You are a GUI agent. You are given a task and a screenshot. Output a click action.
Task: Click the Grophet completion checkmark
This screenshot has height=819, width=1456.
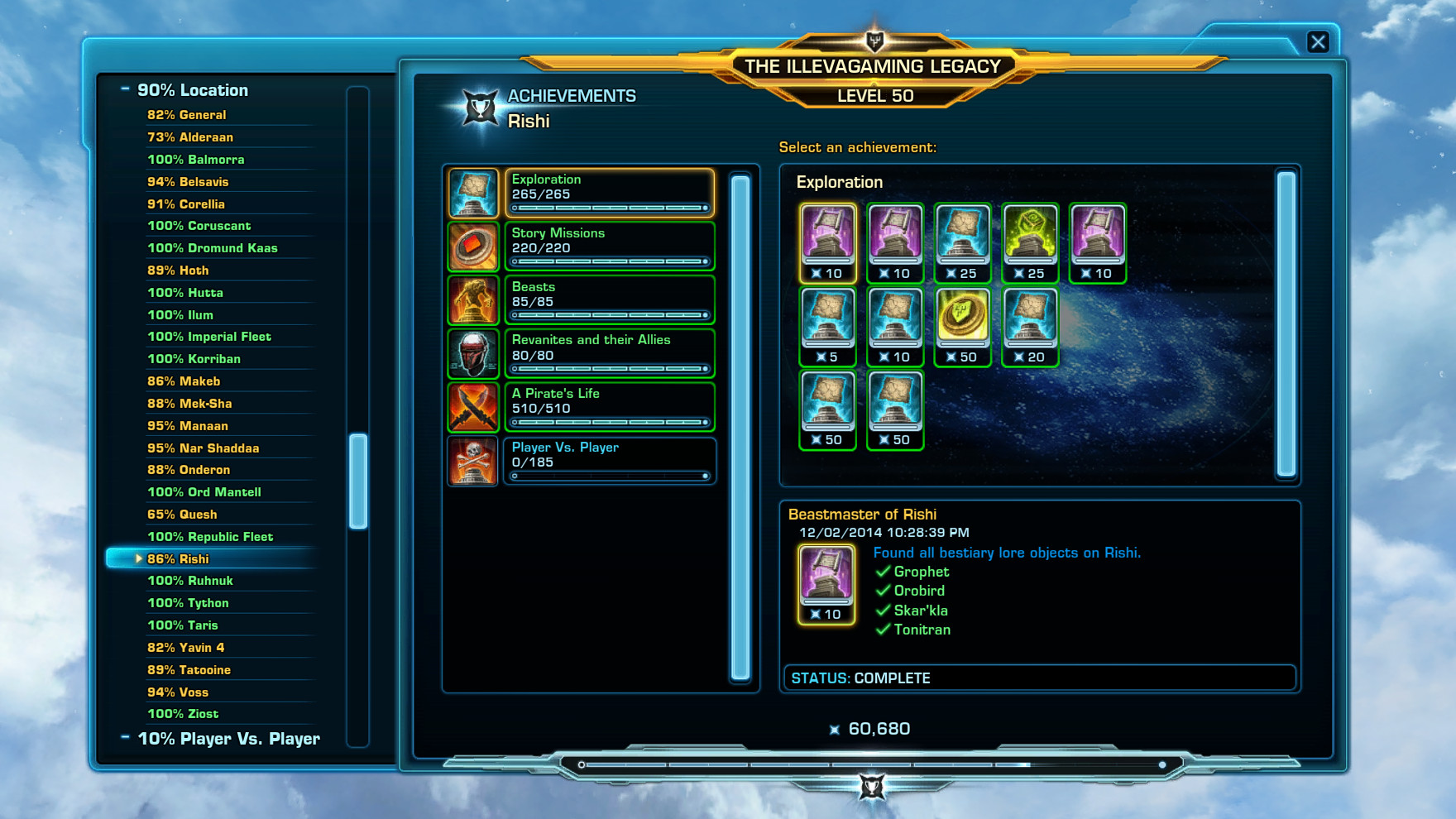pos(882,572)
